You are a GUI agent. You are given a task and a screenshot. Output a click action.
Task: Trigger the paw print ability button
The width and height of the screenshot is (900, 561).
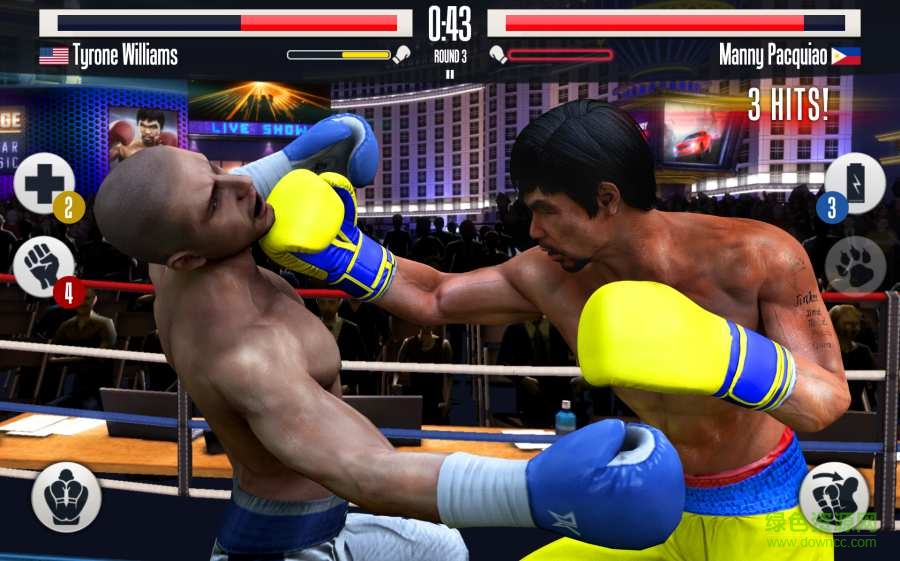855,266
